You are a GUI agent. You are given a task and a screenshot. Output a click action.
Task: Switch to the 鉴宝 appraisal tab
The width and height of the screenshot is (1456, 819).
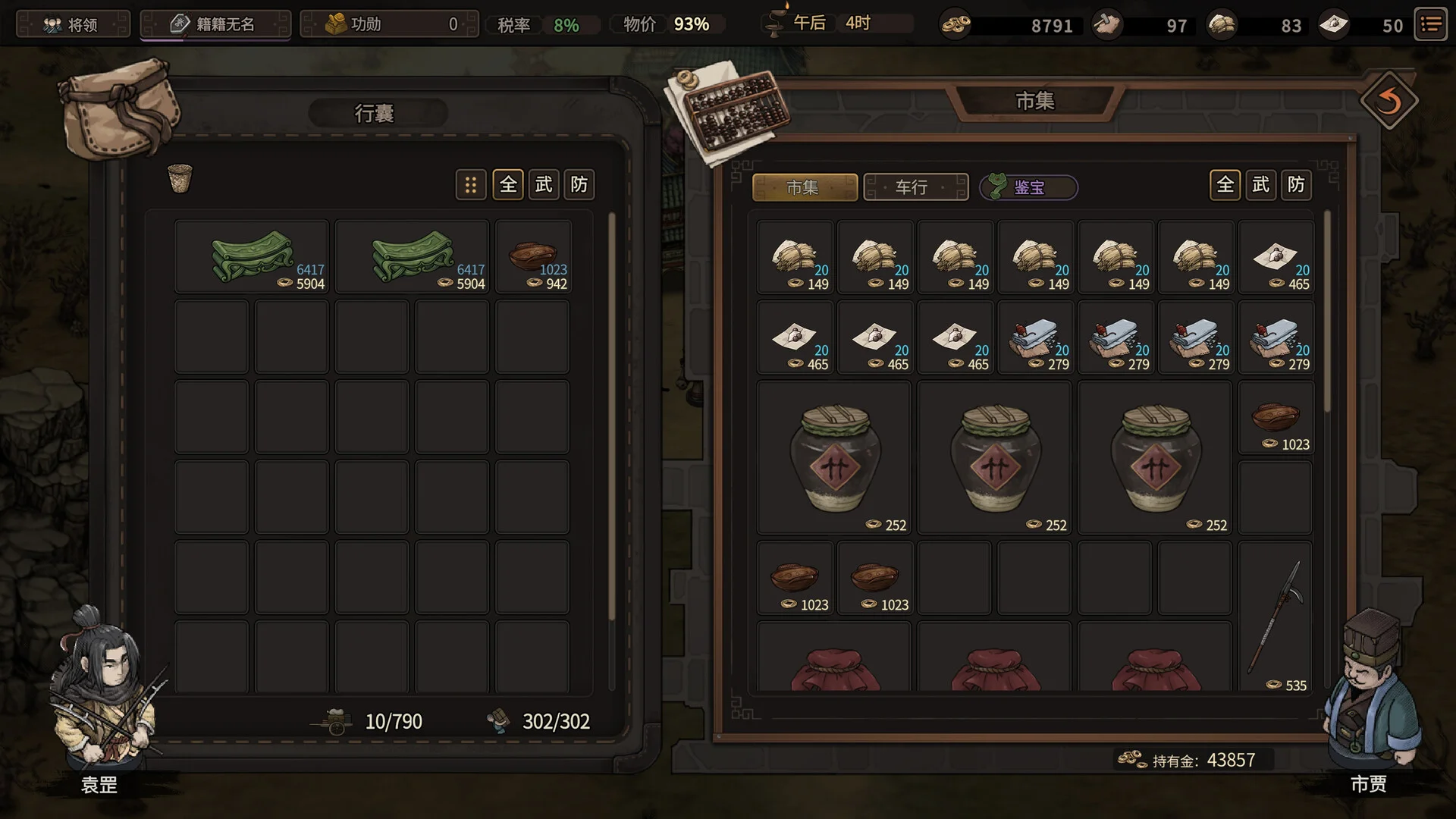[x=1028, y=187]
